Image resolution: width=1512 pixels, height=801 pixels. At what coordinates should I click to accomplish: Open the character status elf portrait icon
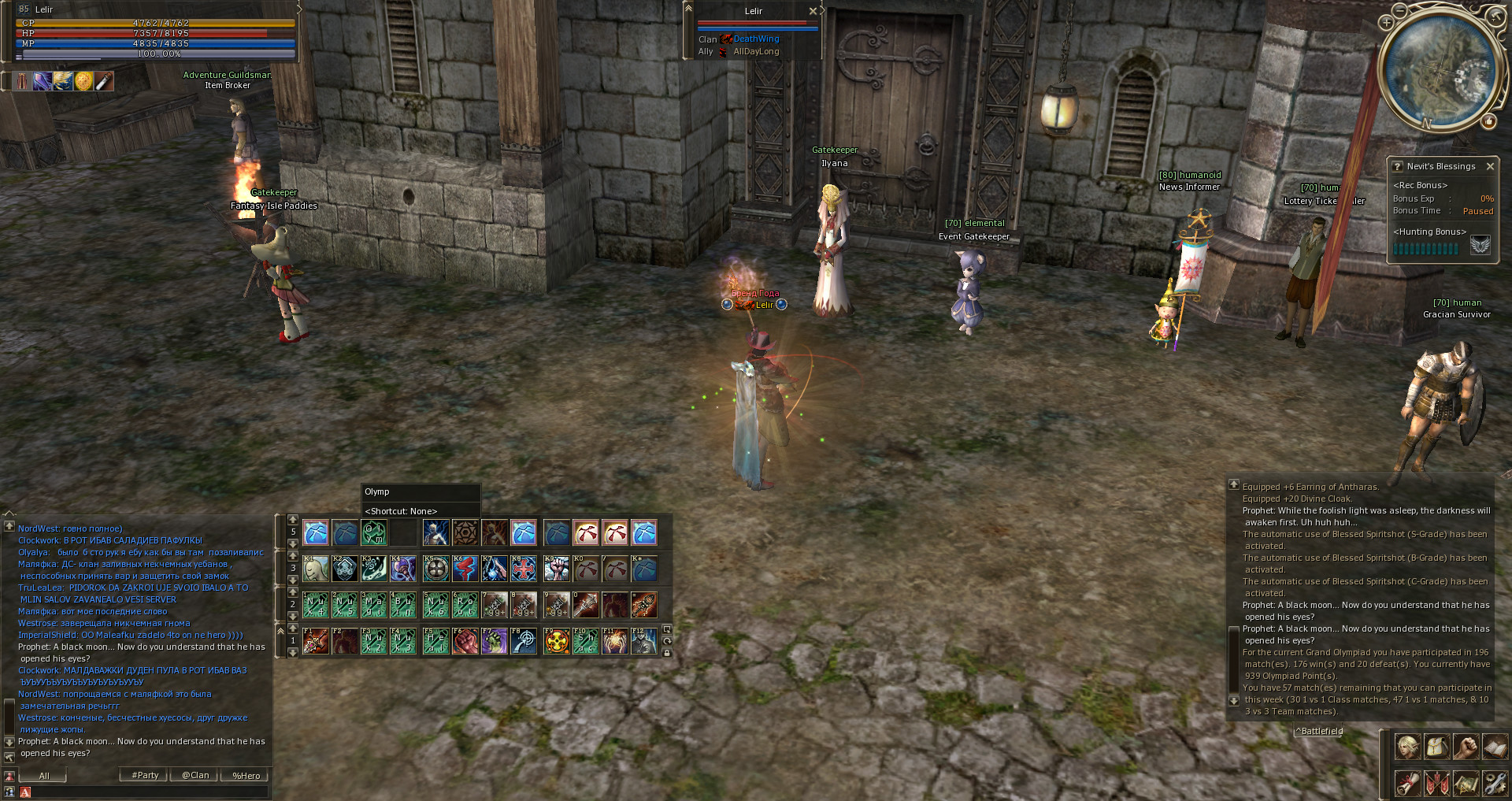pyautogui.click(x=1407, y=746)
